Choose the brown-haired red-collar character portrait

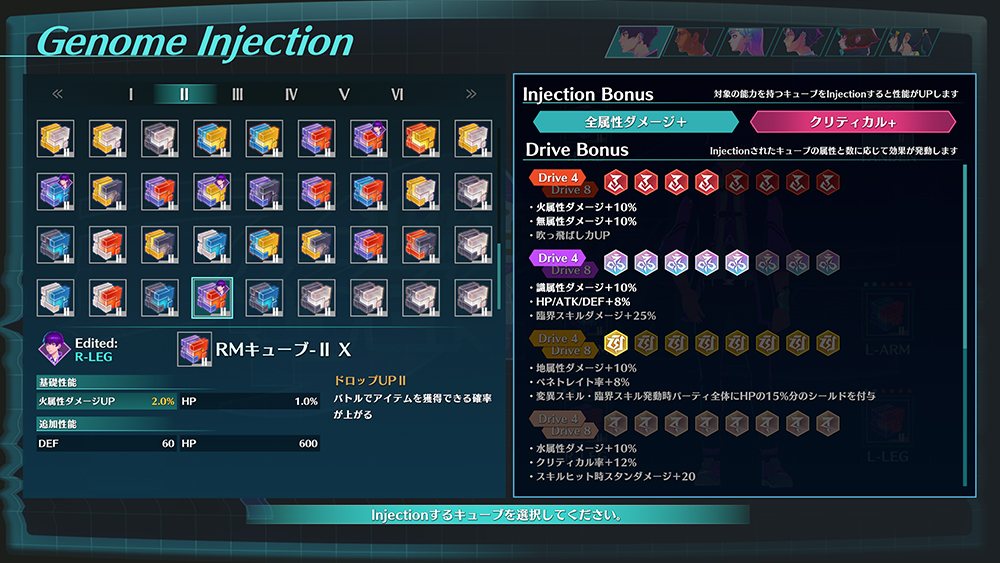(x=856, y=42)
